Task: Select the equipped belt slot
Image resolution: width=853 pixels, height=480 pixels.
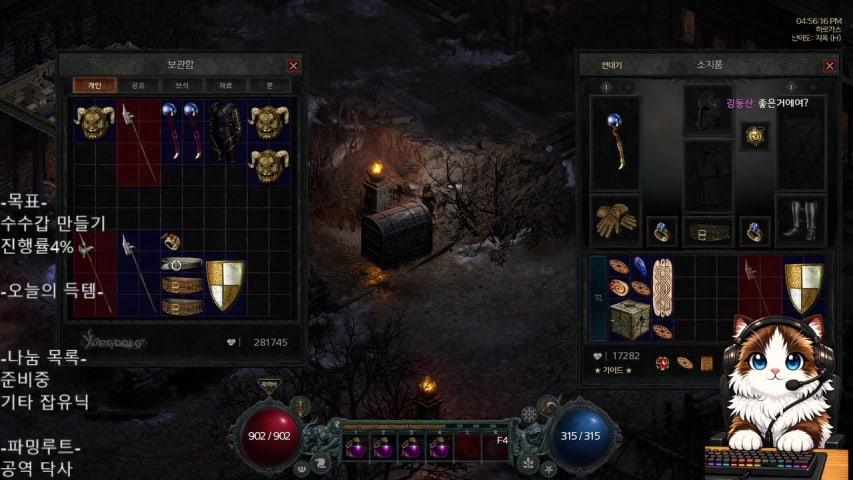Action: pos(708,232)
